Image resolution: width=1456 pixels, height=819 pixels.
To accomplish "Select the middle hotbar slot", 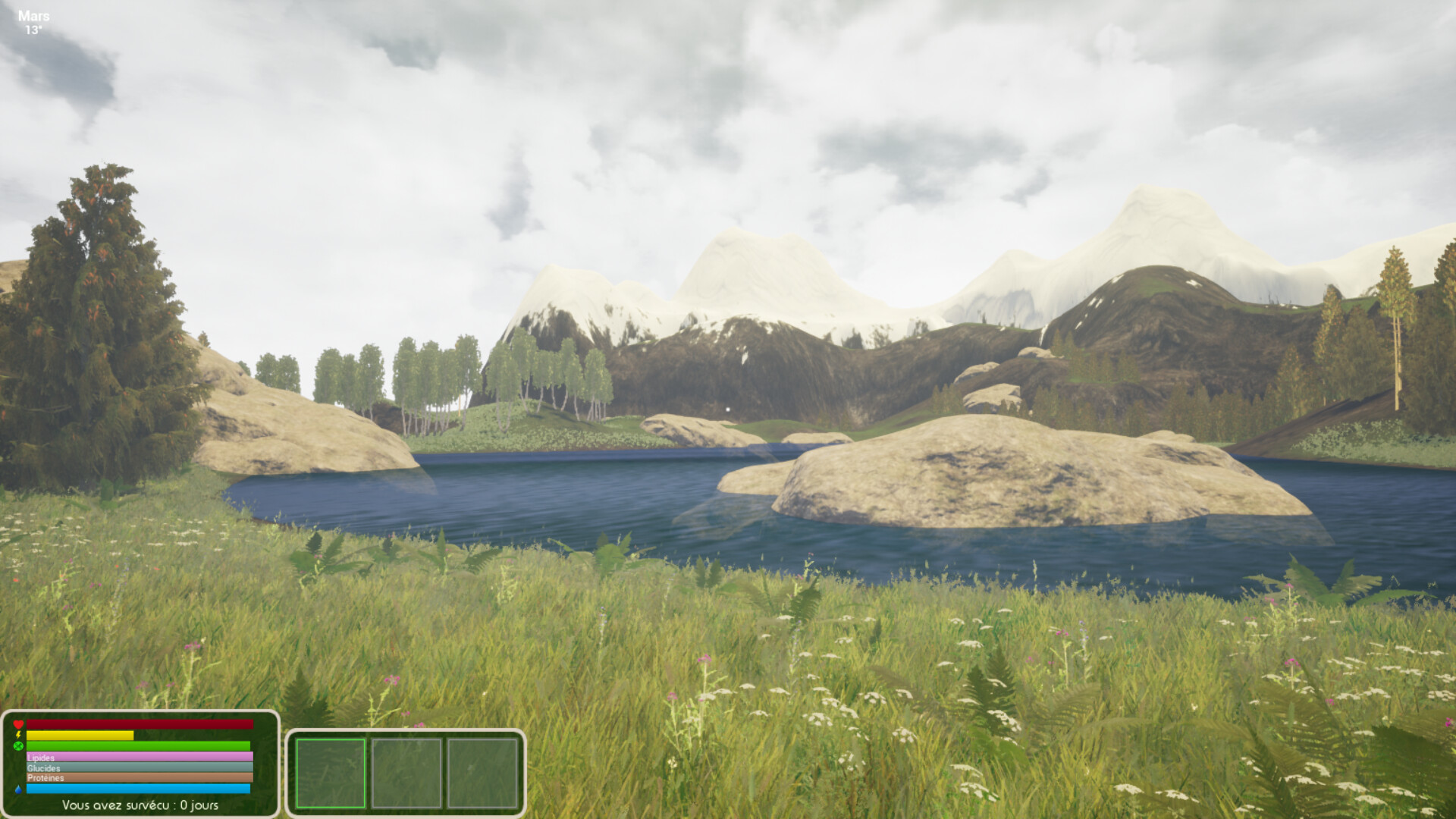I will pyautogui.click(x=408, y=773).
